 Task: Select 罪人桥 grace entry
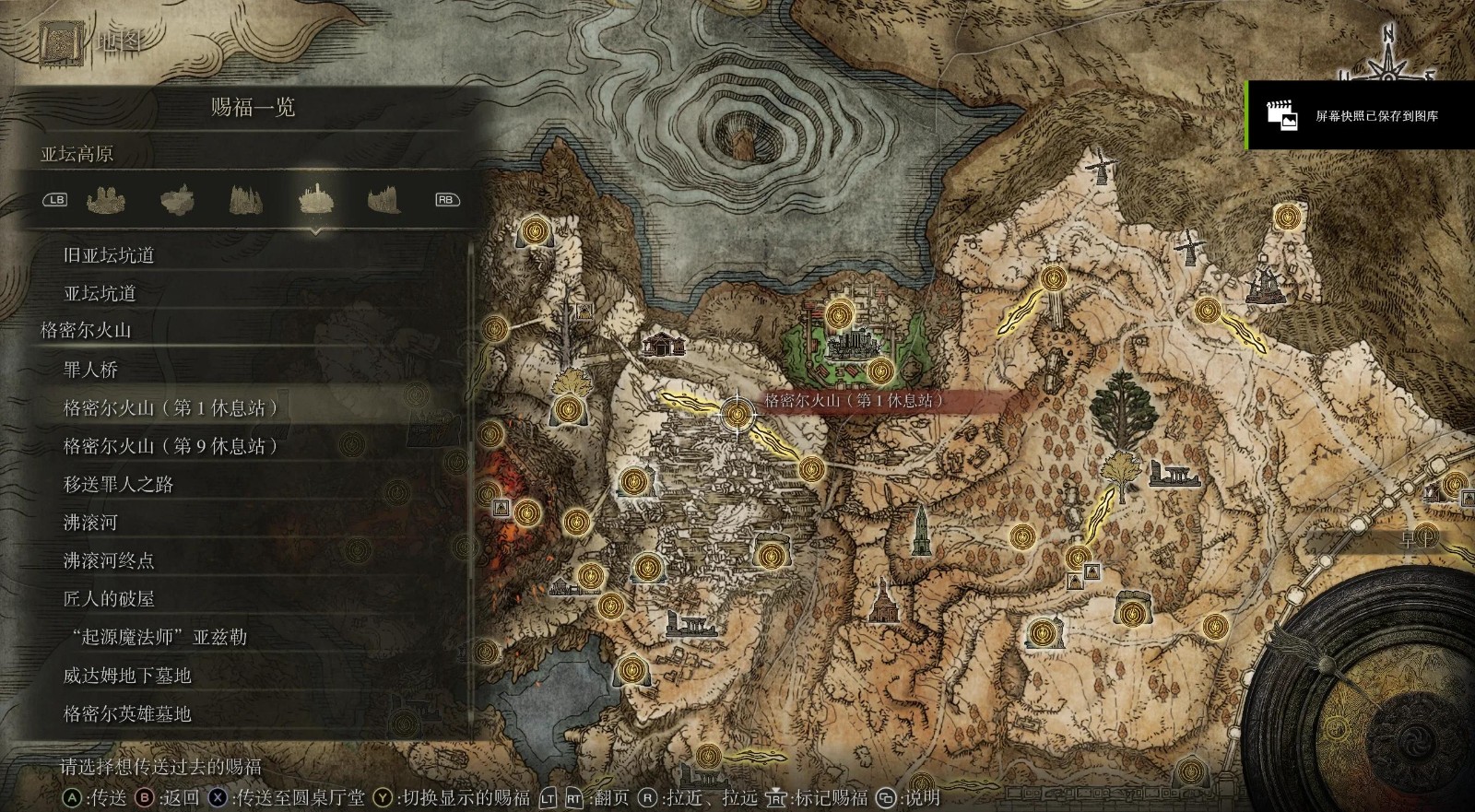tap(90, 370)
